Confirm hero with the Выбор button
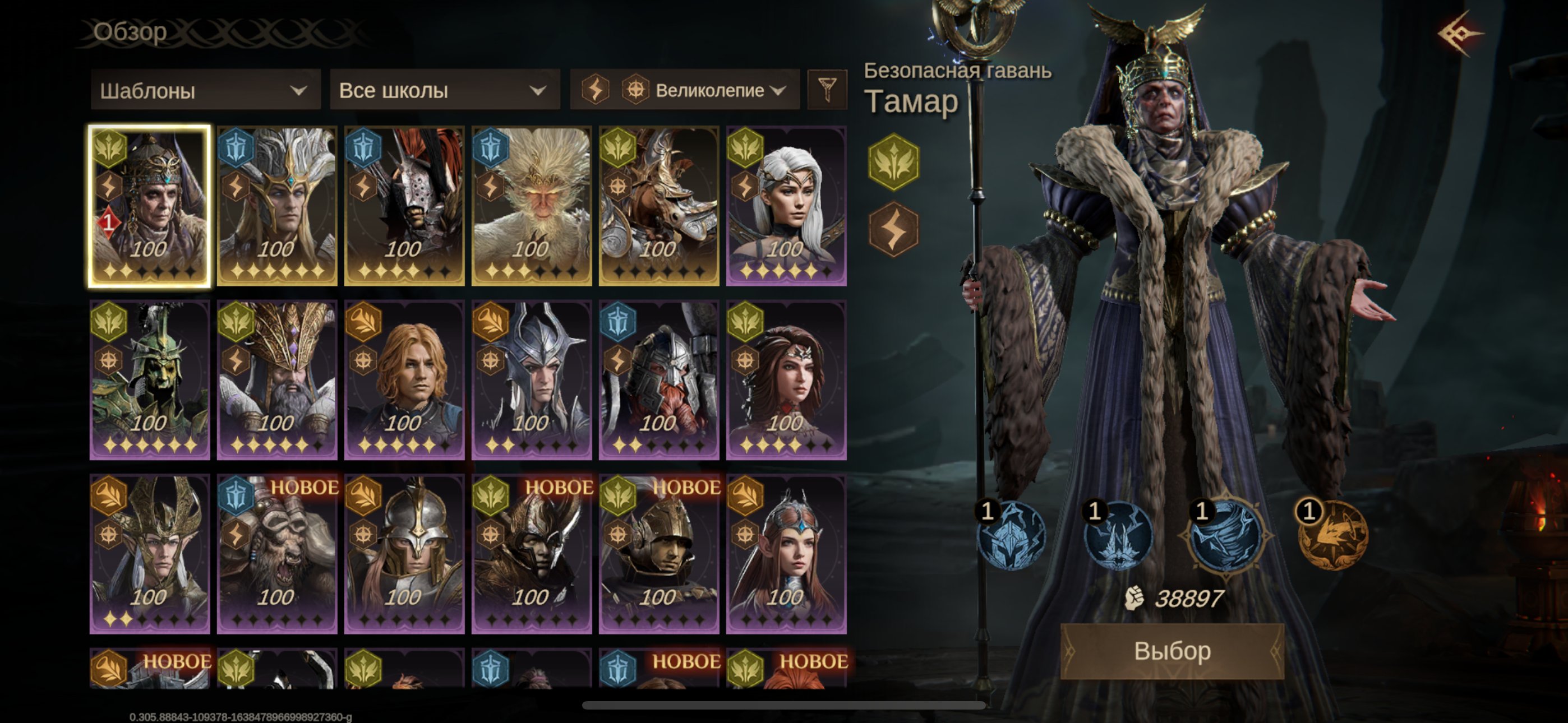Screen dimensions: 1568x723 tap(1172, 651)
